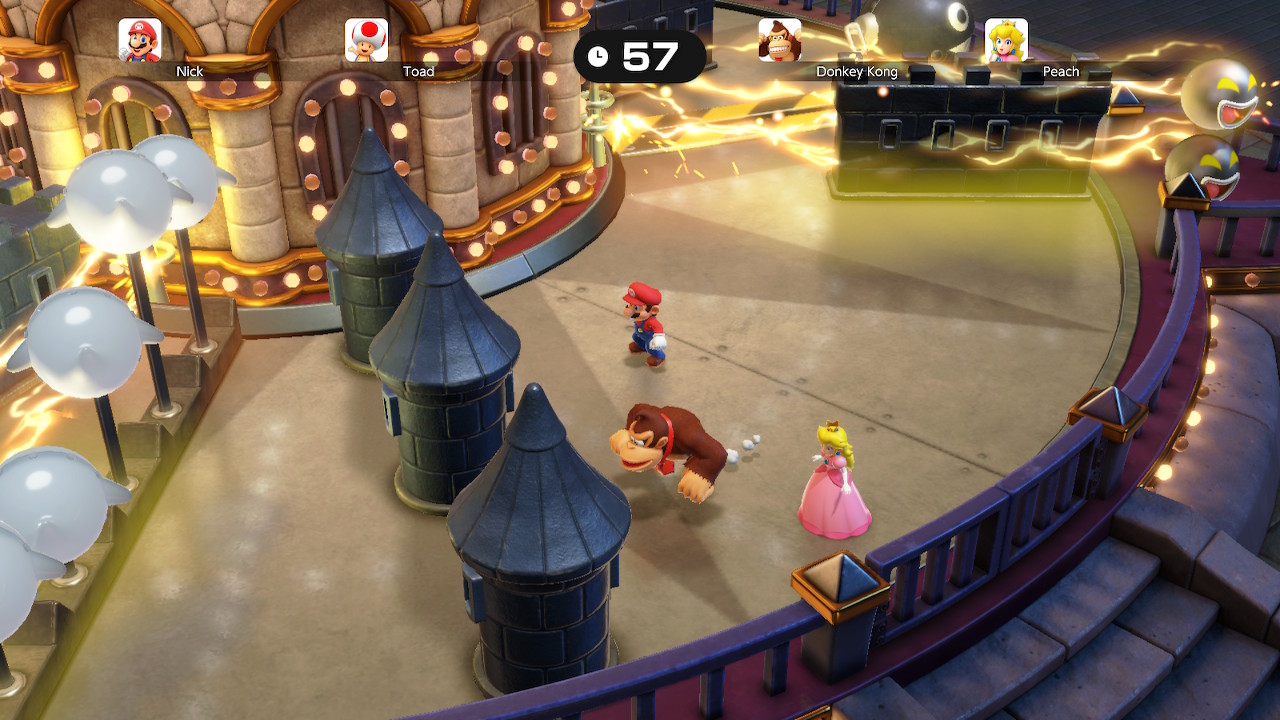
Task: Click the Chain Chomp atop the black structure
Action: (912, 25)
